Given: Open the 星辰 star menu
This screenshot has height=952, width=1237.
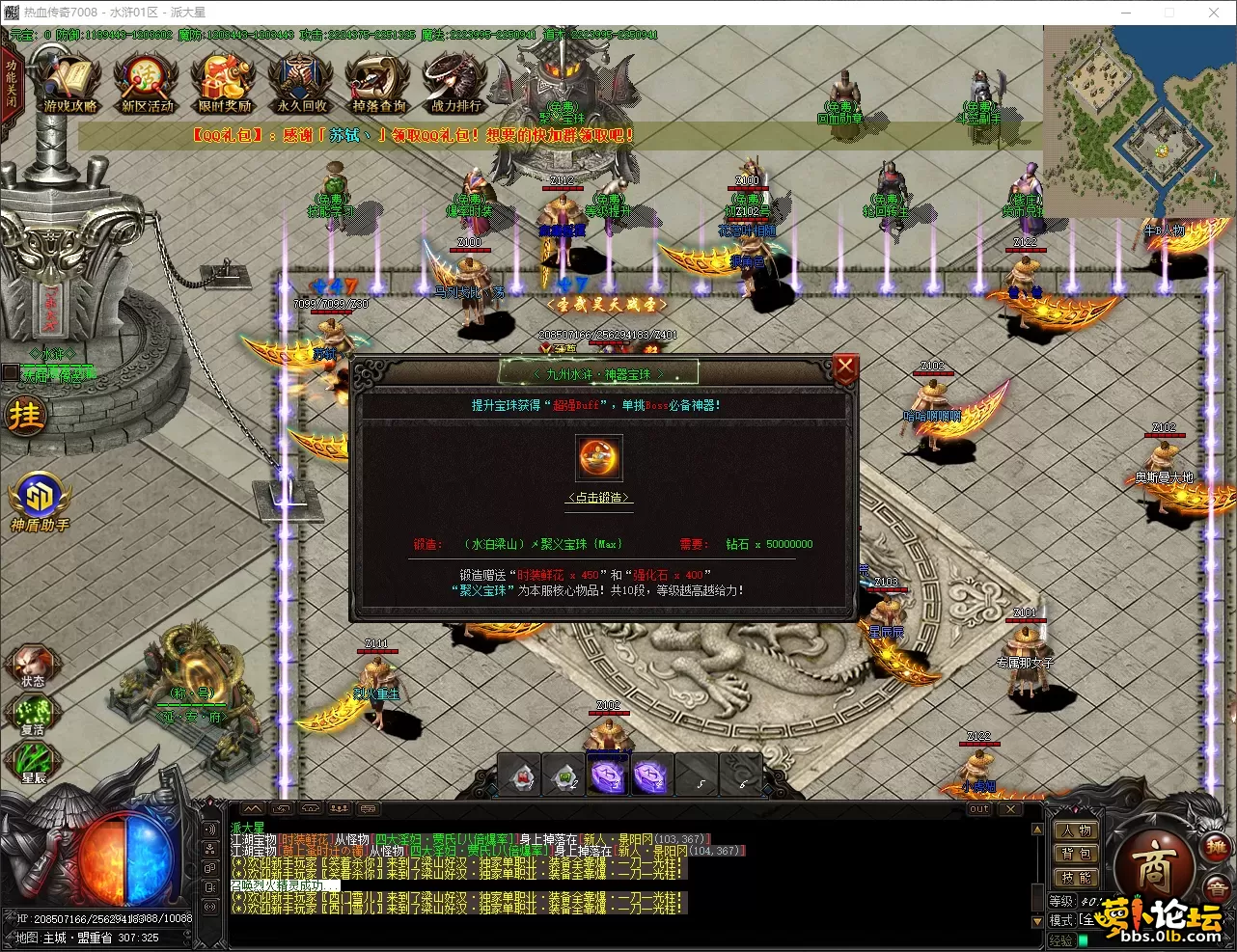Looking at the screenshot, I should coord(33,763).
